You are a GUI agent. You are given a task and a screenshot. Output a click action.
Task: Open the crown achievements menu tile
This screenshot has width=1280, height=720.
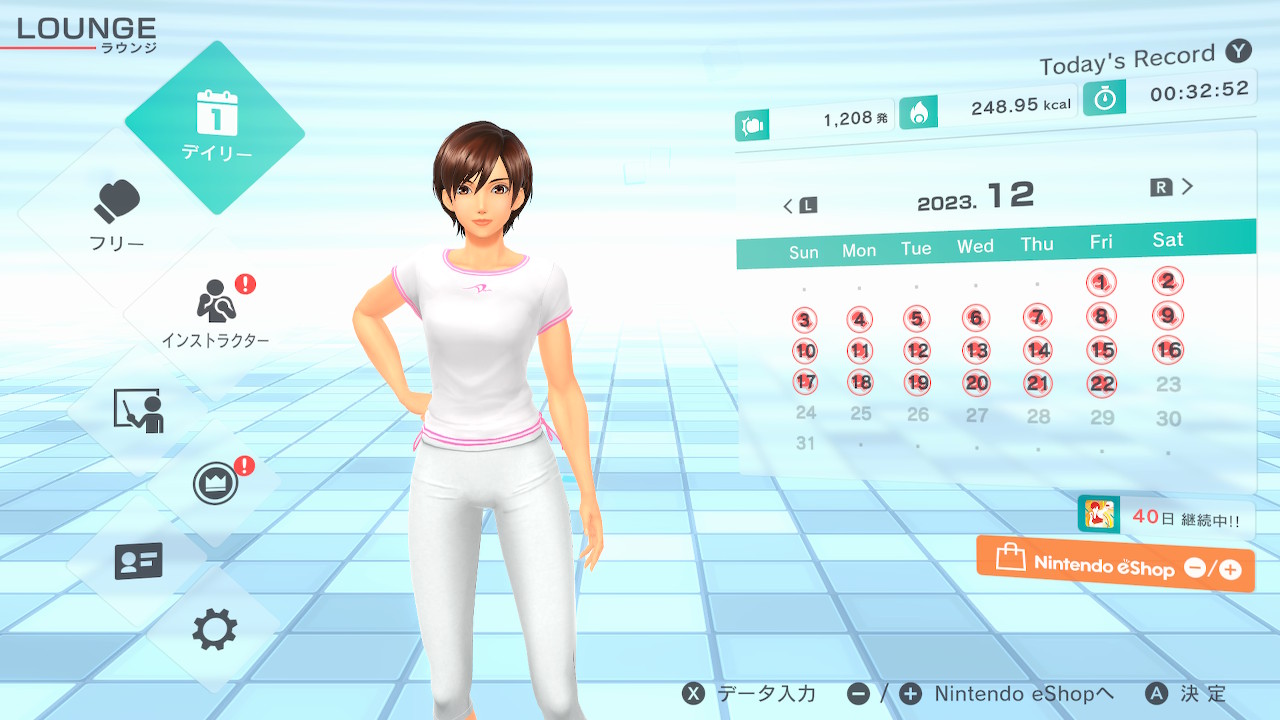(215, 485)
